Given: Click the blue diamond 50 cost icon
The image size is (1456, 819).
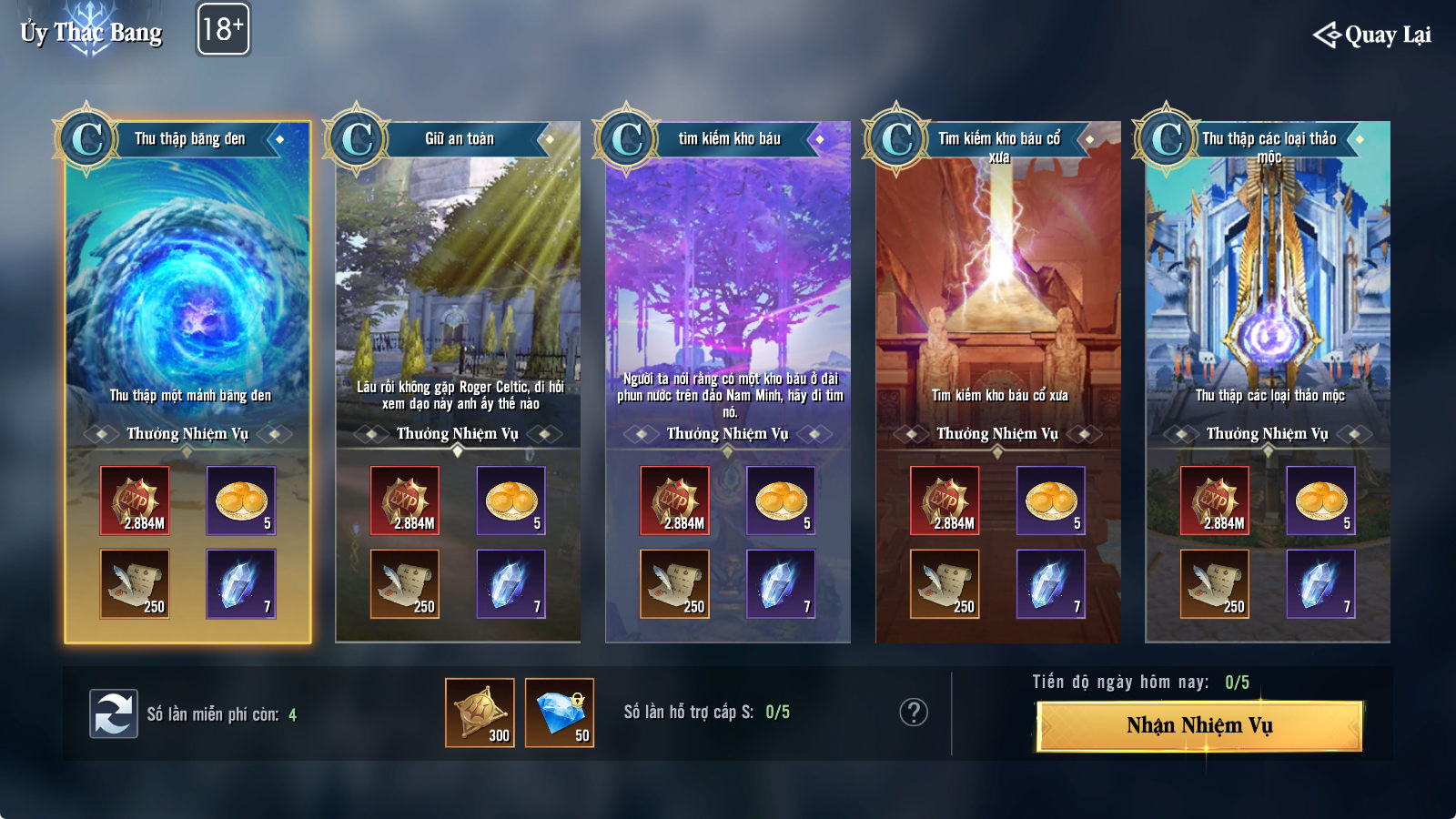Looking at the screenshot, I should pos(560,713).
